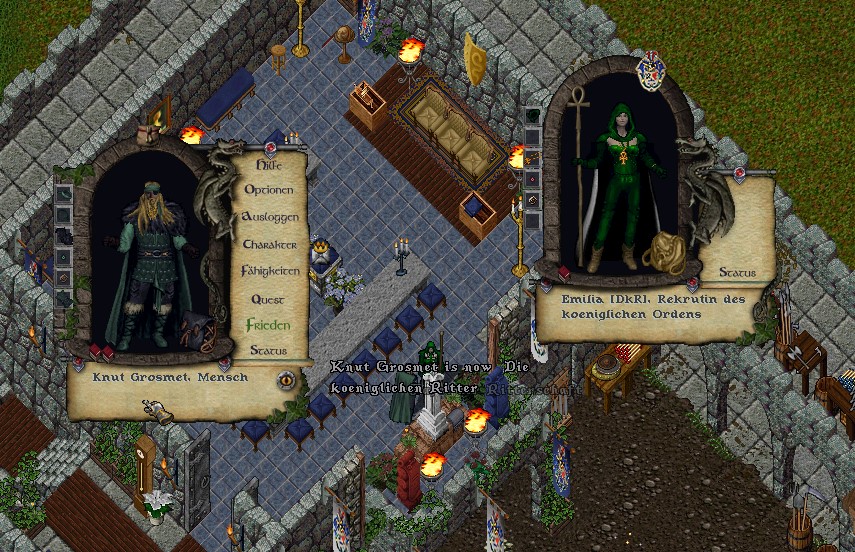
Task: Open the Optionen settings
Action: pyautogui.click(x=269, y=190)
